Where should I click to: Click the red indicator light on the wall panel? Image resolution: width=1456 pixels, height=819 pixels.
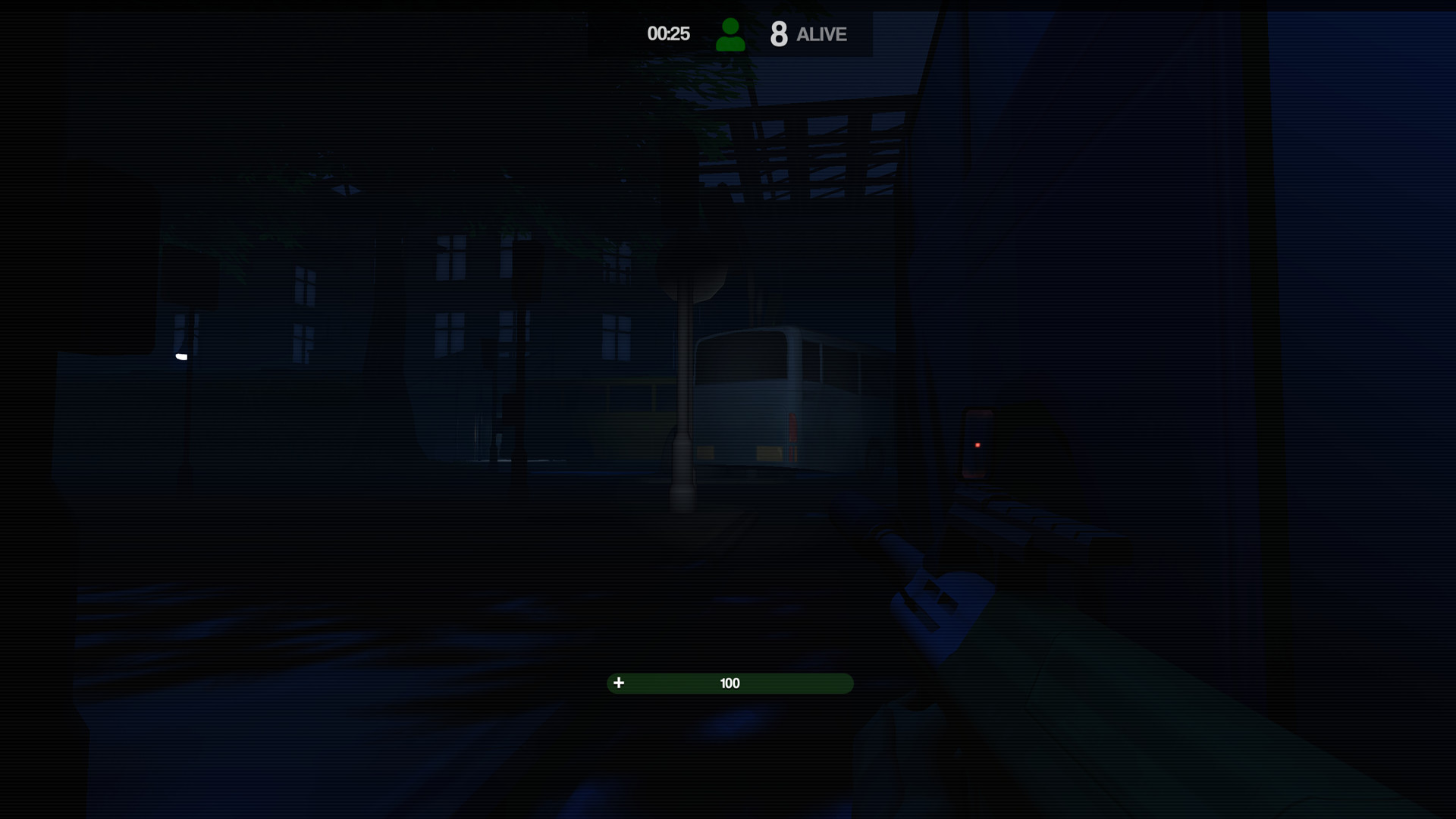pyautogui.click(x=977, y=444)
